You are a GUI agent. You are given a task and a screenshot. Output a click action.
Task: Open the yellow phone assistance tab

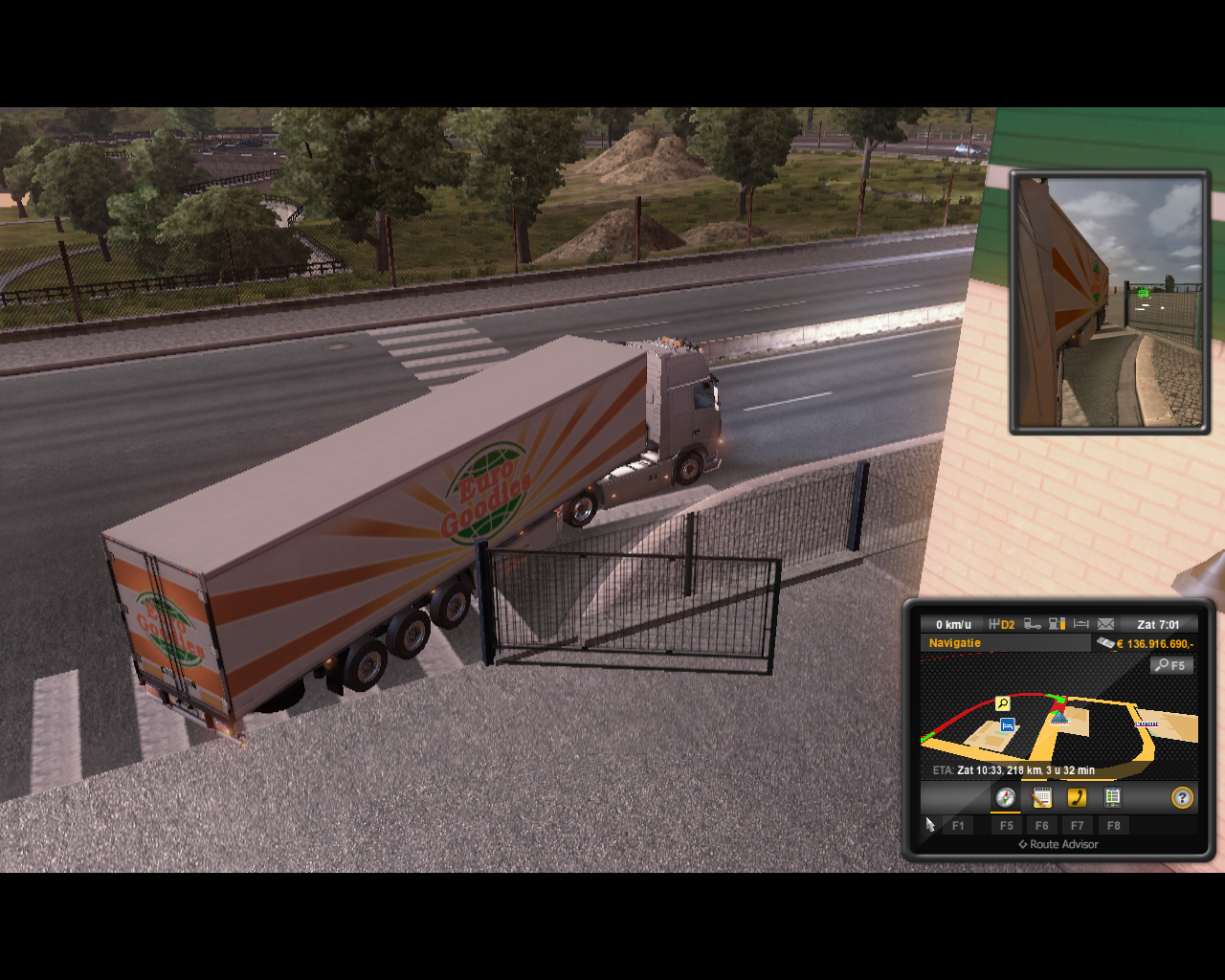[x=1077, y=797]
